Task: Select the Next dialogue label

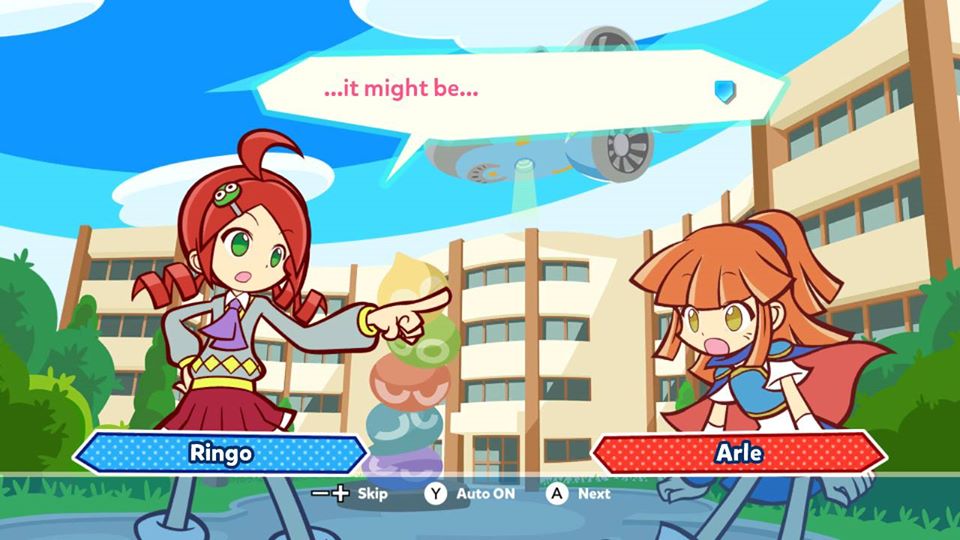Action: tap(594, 493)
